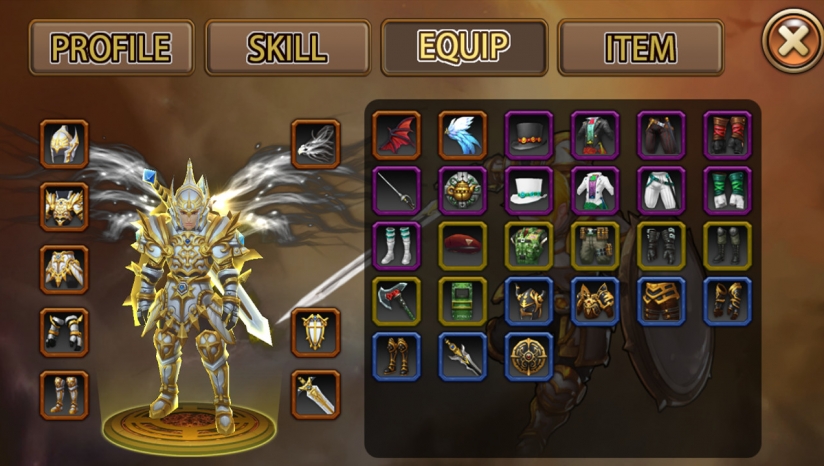Click the equipped shield slot
This screenshot has width=824, height=466.
click(316, 331)
